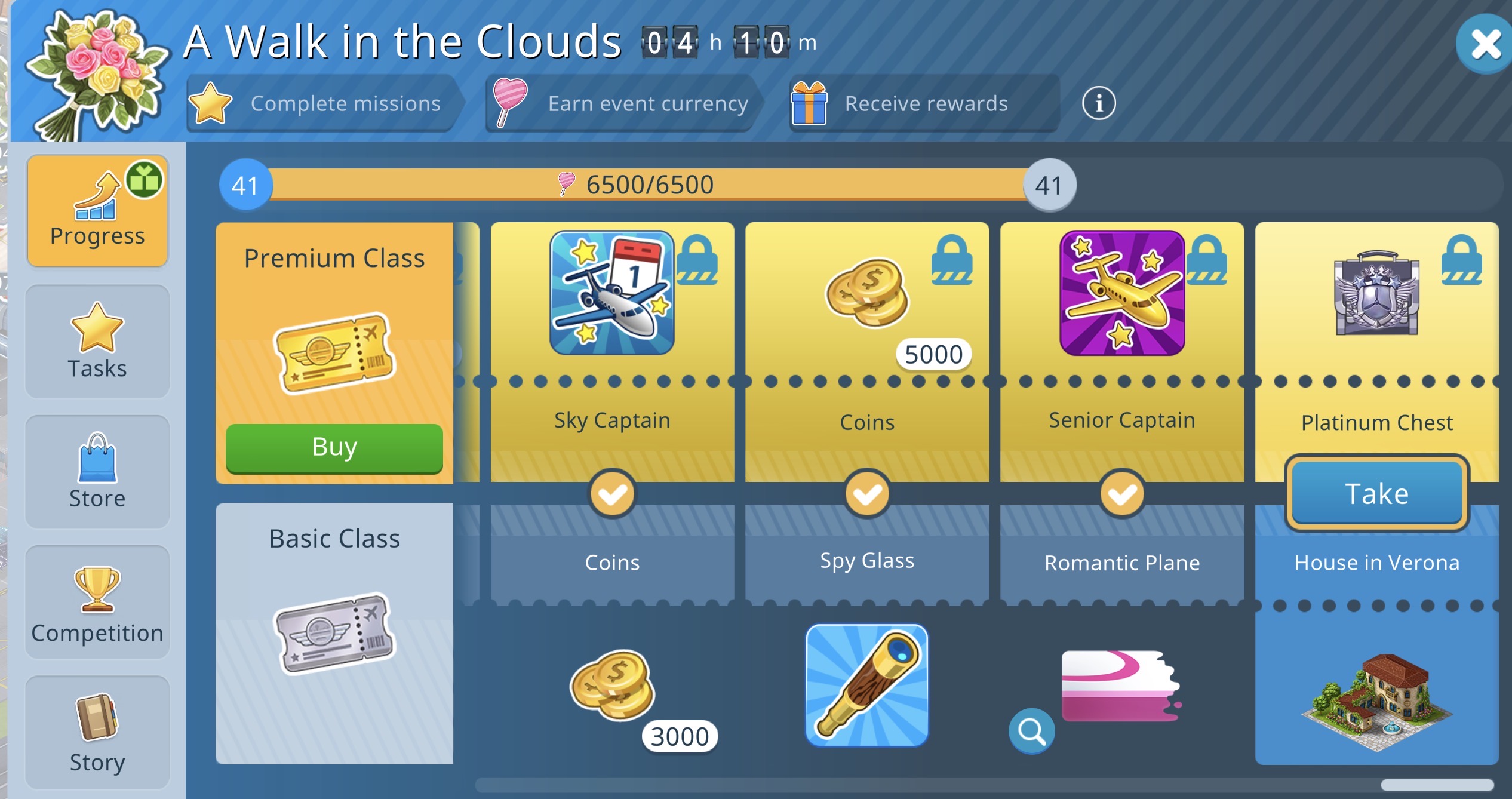This screenshot has width=1512, height=799.
Task: Inspect Romantic Plane with the magnifier icon
Action: (x=1031, y=730)
